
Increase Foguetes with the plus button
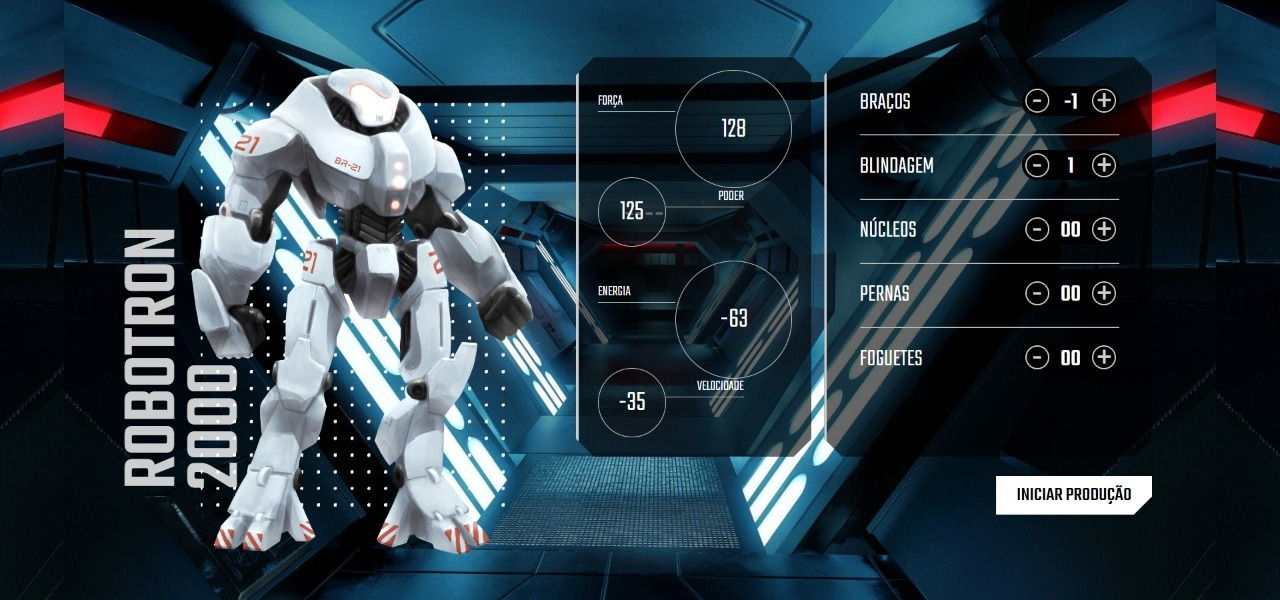pyautogui.click(x=1103, y=357)
